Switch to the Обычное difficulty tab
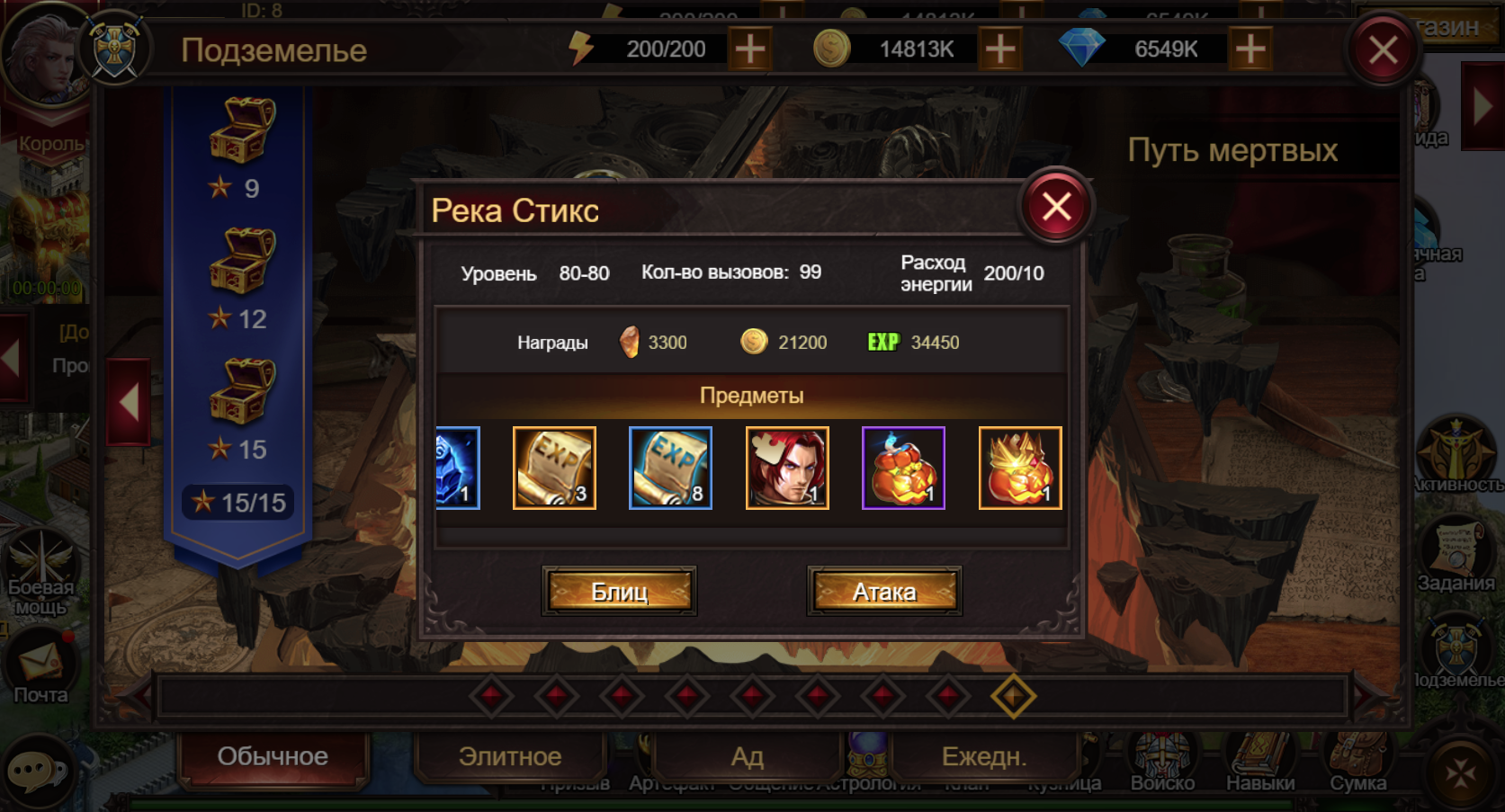This screenshot has width=1505, height=812. click(273, 756)
